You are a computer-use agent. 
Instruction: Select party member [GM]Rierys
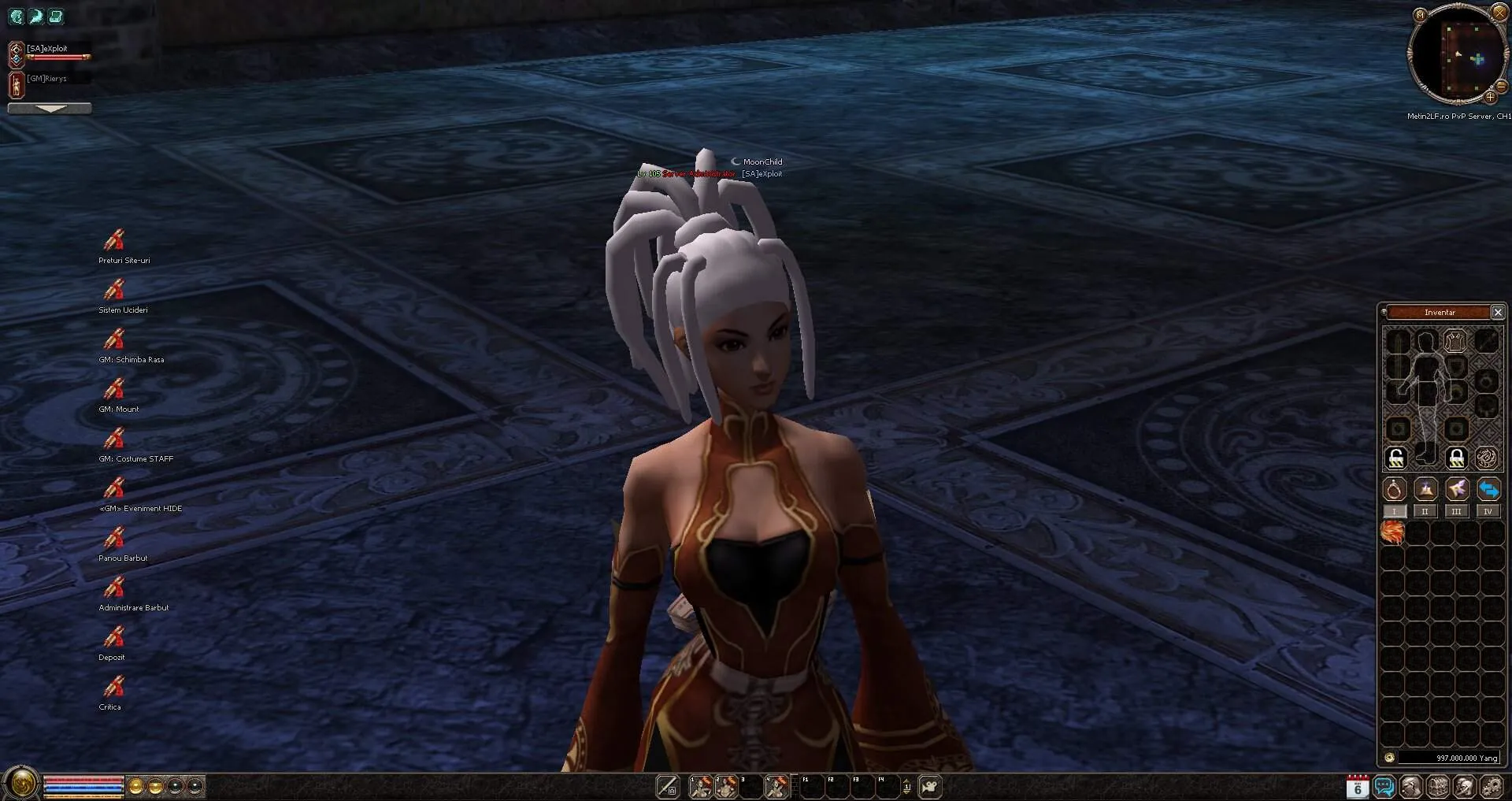(x=46, y=79)
